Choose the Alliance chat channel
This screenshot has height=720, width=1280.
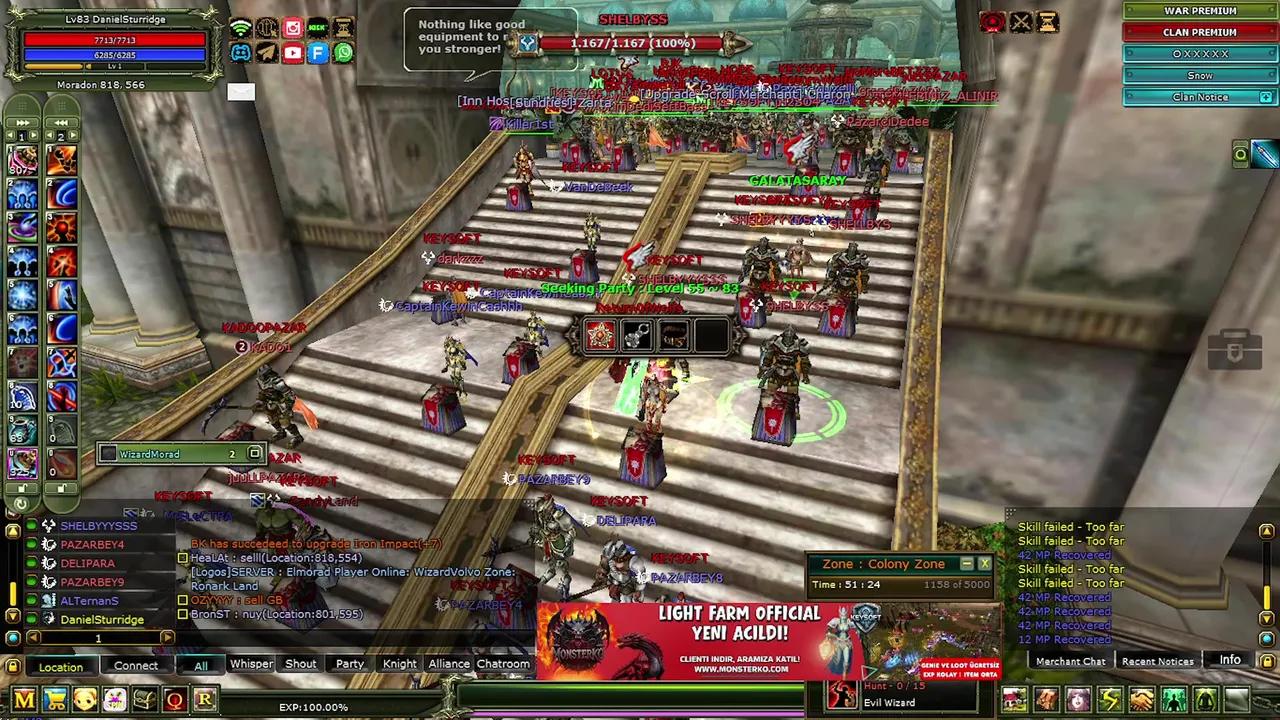coord(449,664)
